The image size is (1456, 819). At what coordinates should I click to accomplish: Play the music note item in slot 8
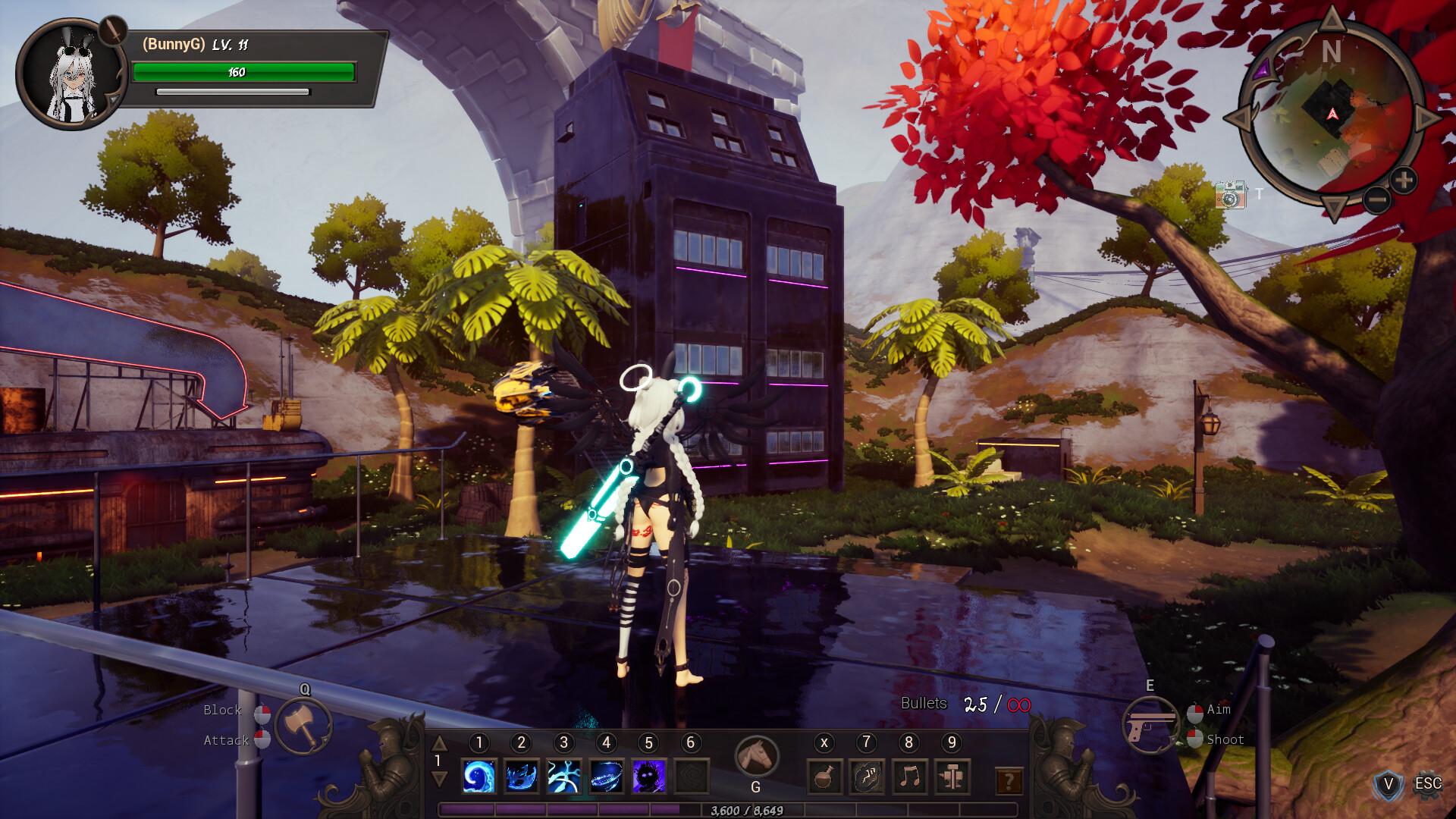click(910, 777)
